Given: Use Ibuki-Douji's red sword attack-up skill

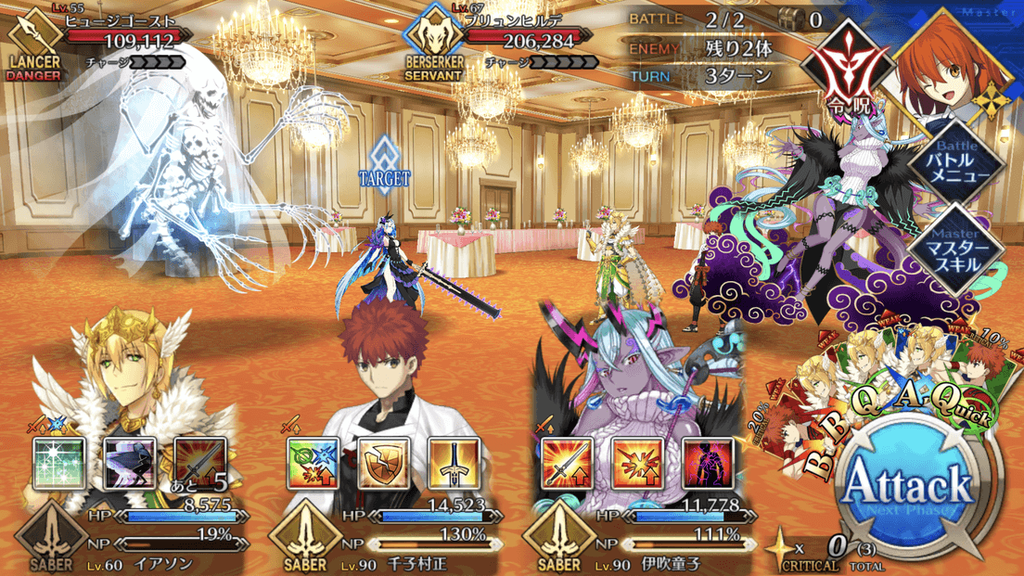Looking at the screenshot, I should tap(566, 463).
